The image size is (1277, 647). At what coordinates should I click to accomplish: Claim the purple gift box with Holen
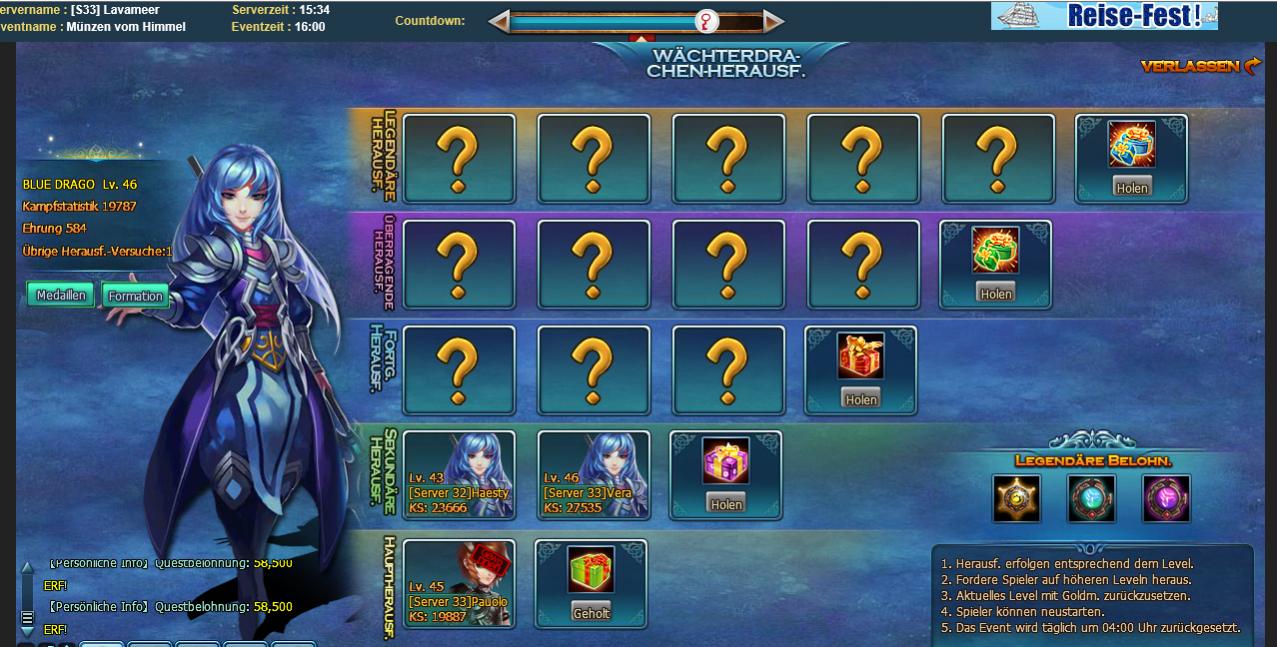pos(726,503)
